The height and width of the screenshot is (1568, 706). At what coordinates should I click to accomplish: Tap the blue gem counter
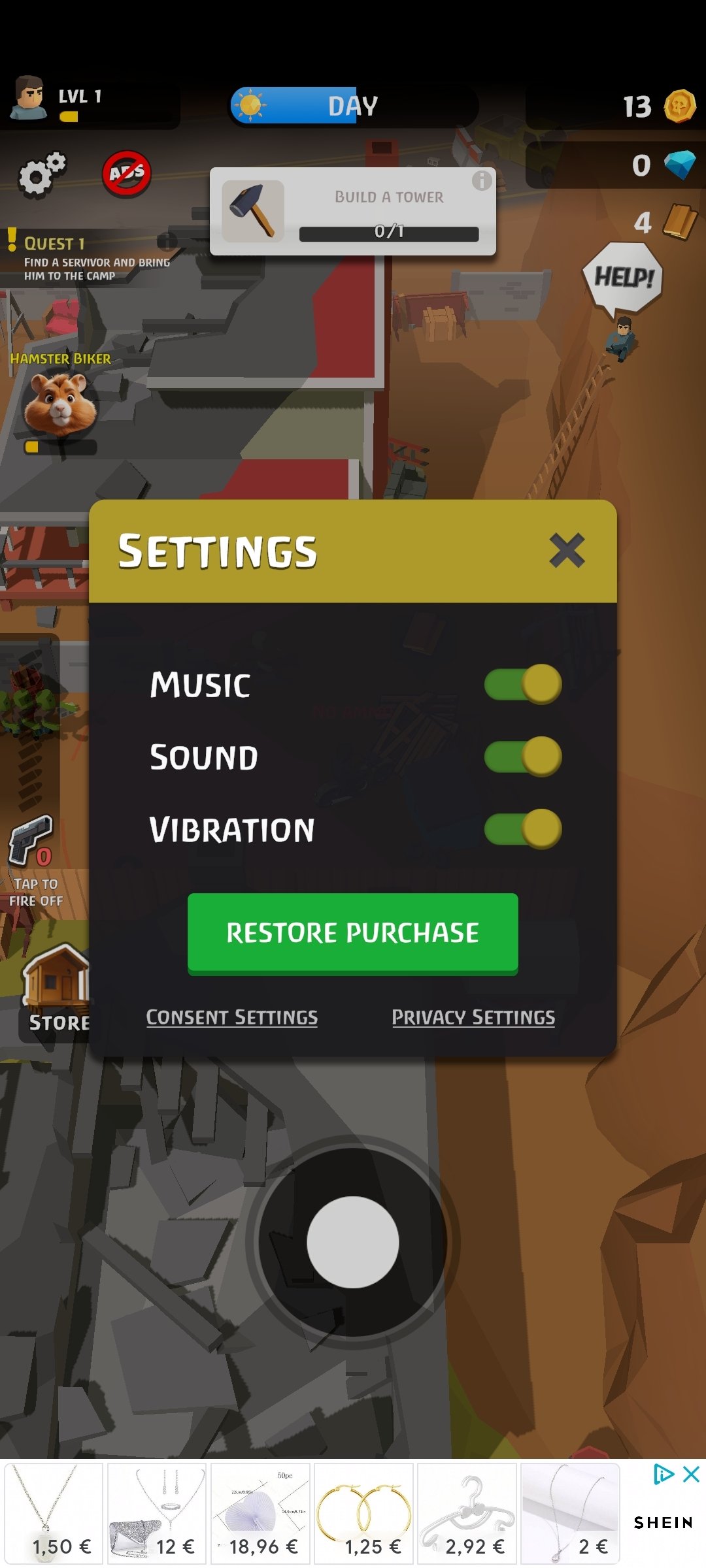click(659, 165)
